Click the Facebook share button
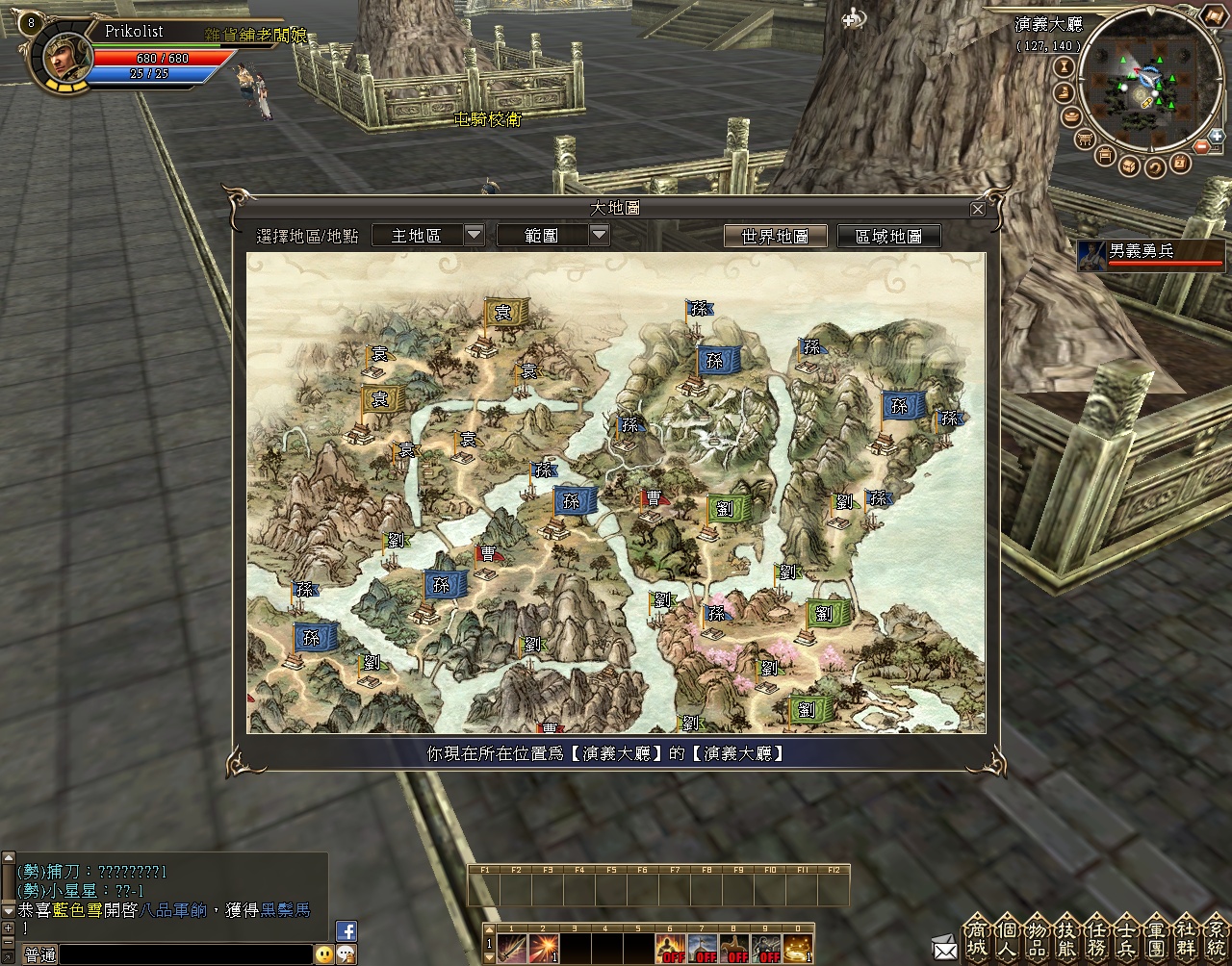The image size is (1232, 966). tap(346, 930)
